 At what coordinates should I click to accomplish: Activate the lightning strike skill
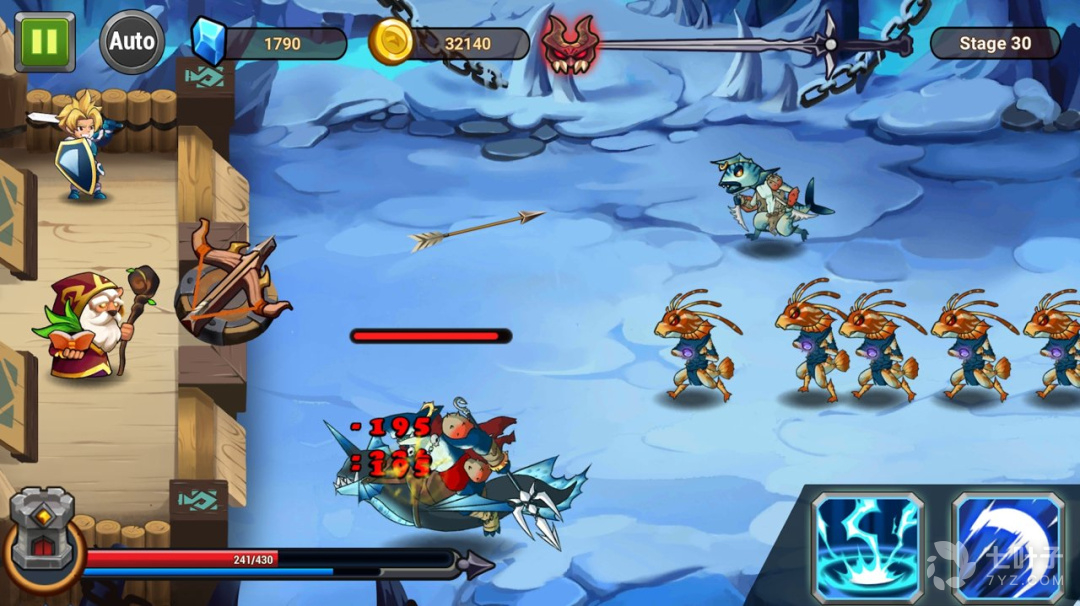[x=867, y=546]
